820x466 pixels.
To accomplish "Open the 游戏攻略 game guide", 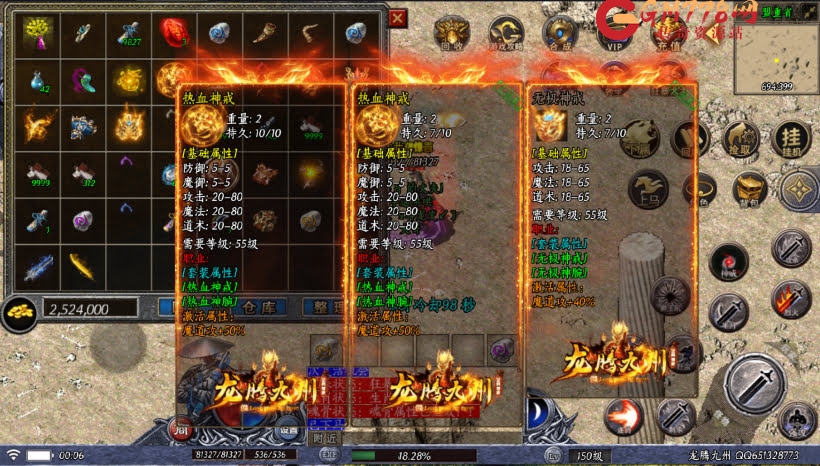I will tap(506, 32).
